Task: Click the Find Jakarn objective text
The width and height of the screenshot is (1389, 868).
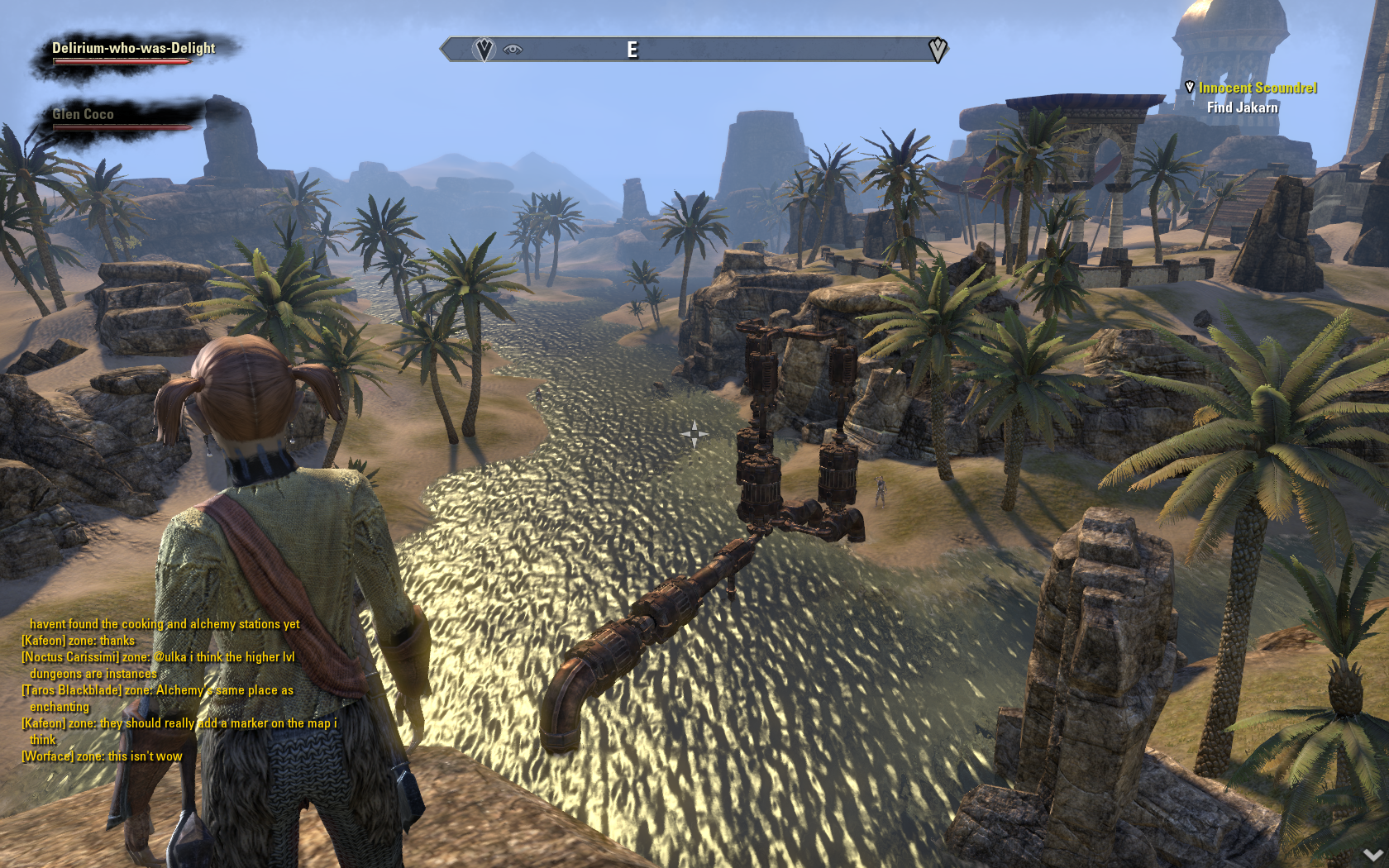Action: 1242,107
